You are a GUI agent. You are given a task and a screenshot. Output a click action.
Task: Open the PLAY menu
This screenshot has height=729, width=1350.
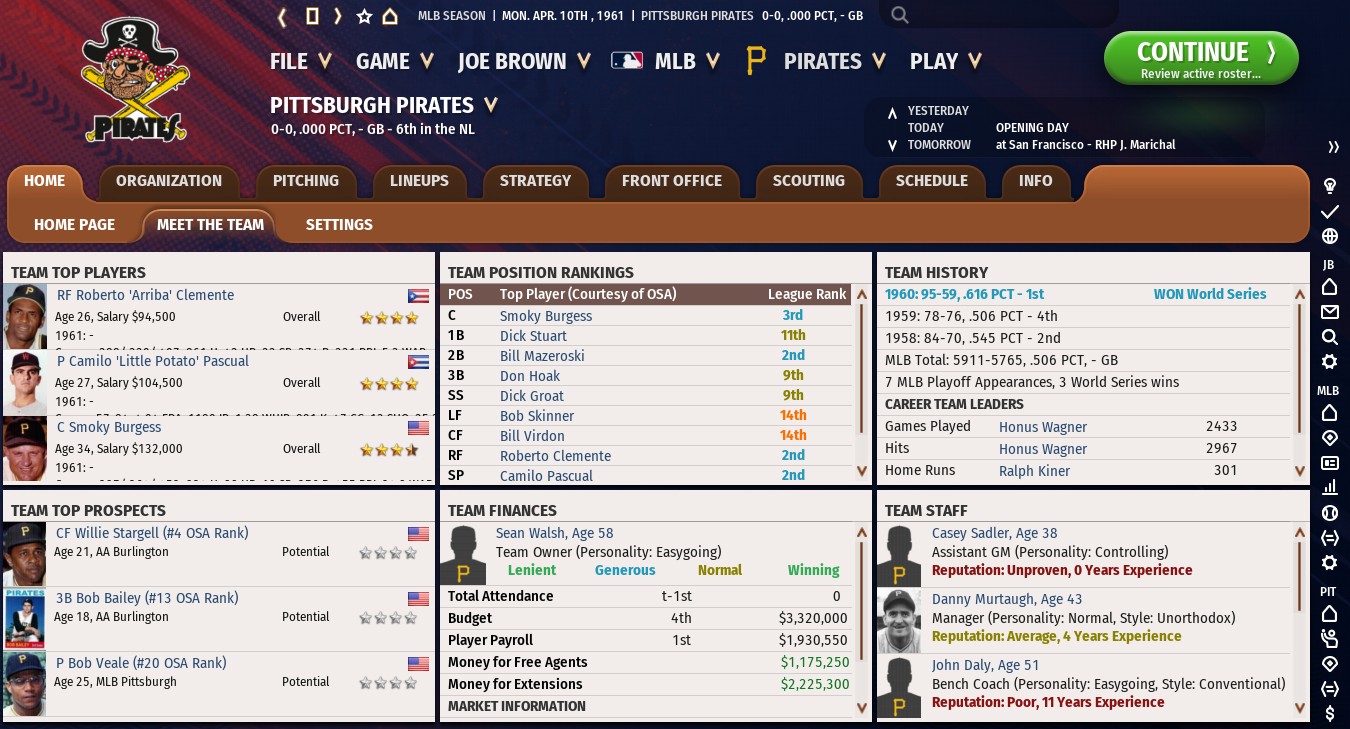944,61
